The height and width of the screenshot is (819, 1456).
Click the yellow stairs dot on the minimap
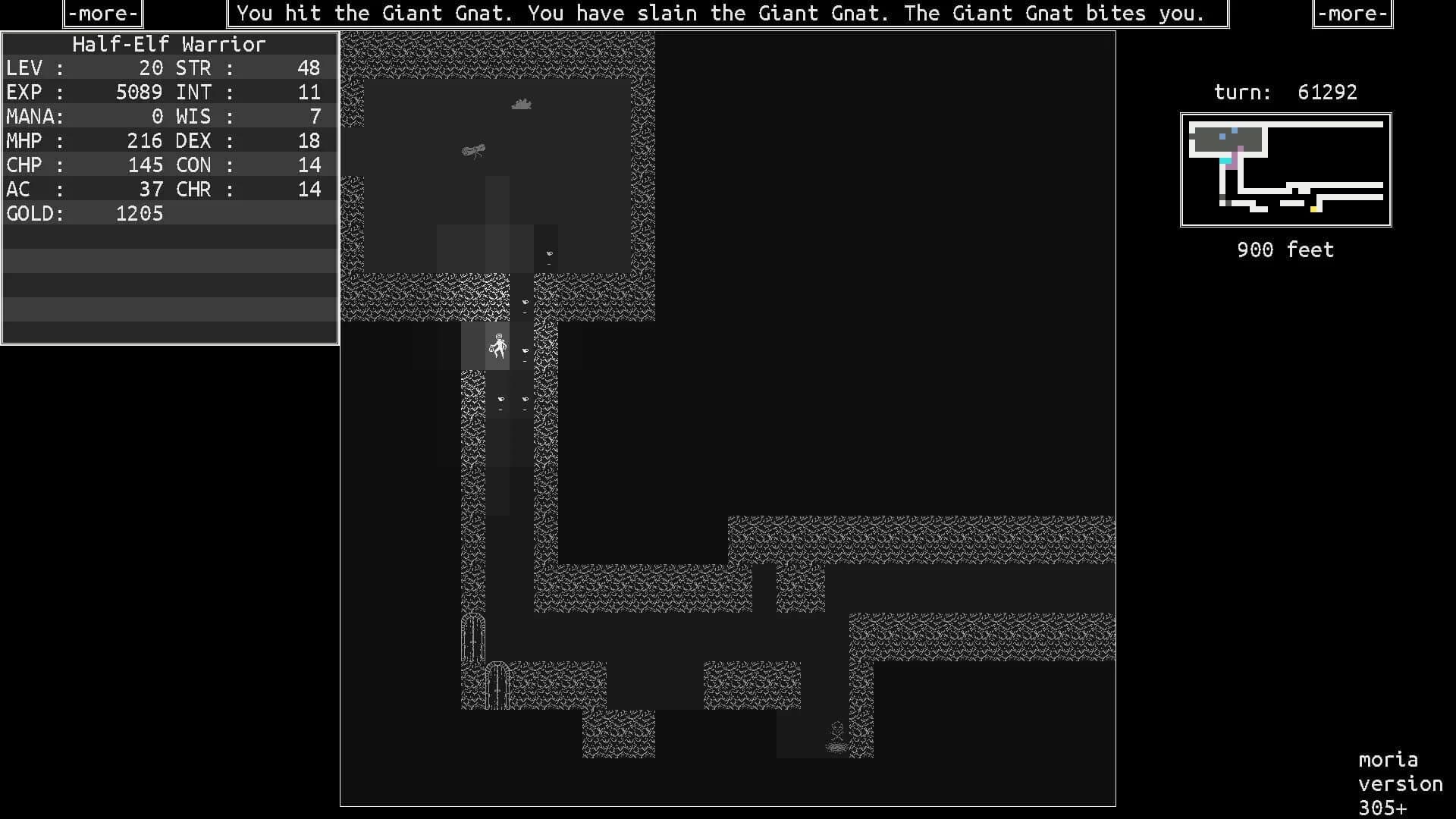point(1314,211)
